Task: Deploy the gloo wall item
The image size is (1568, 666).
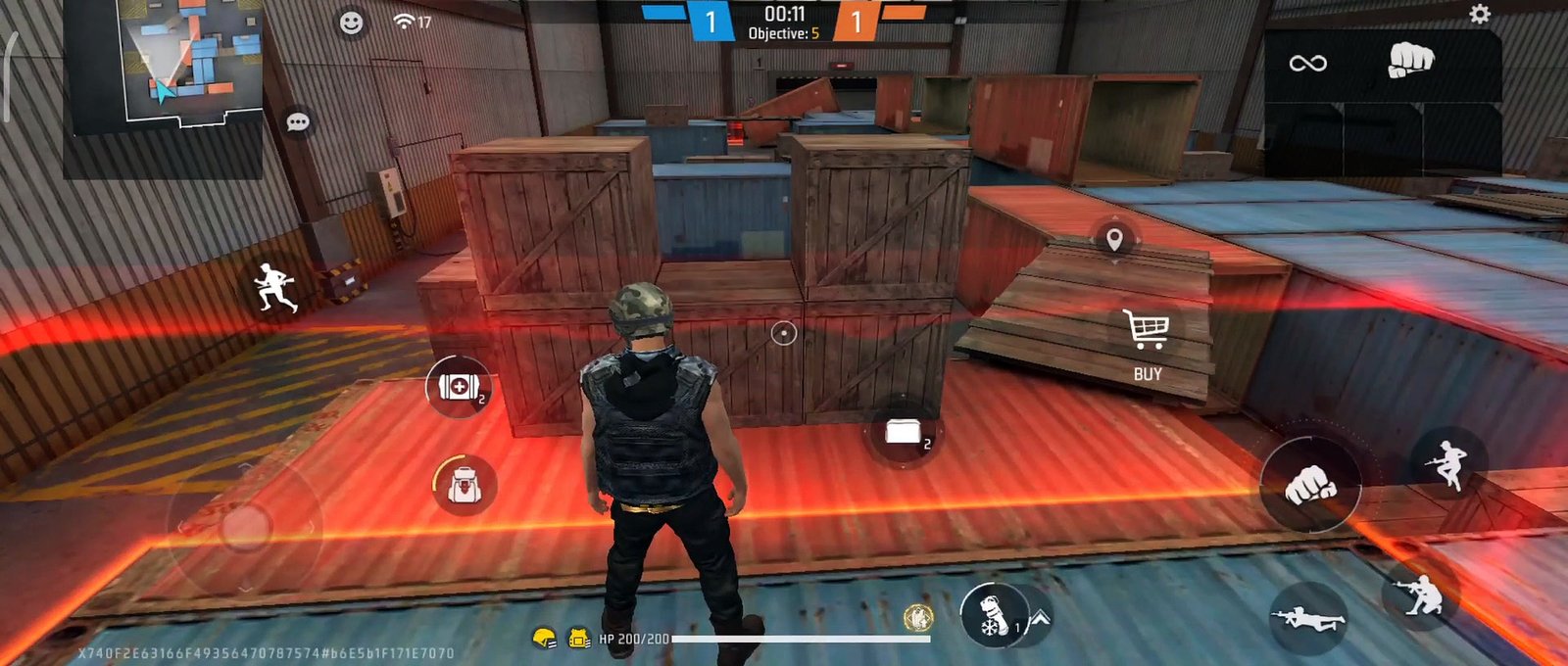Action: [x=904, y=432]
